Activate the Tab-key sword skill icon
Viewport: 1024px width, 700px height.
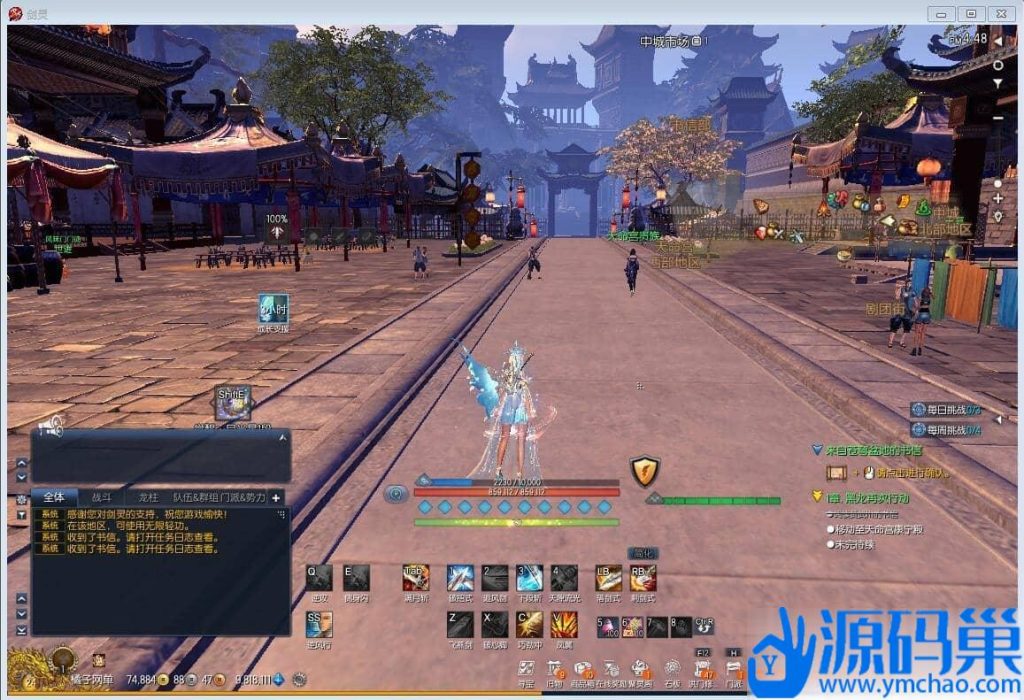416,577
